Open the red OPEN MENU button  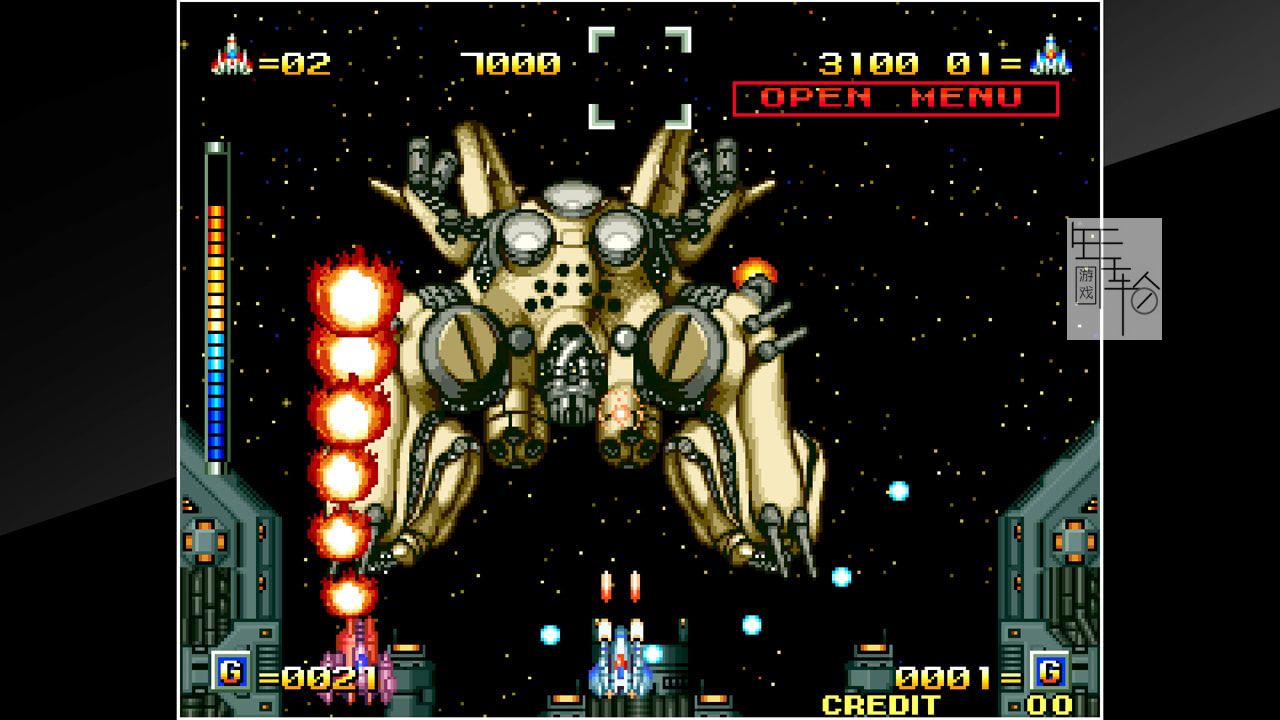[894, 98]
